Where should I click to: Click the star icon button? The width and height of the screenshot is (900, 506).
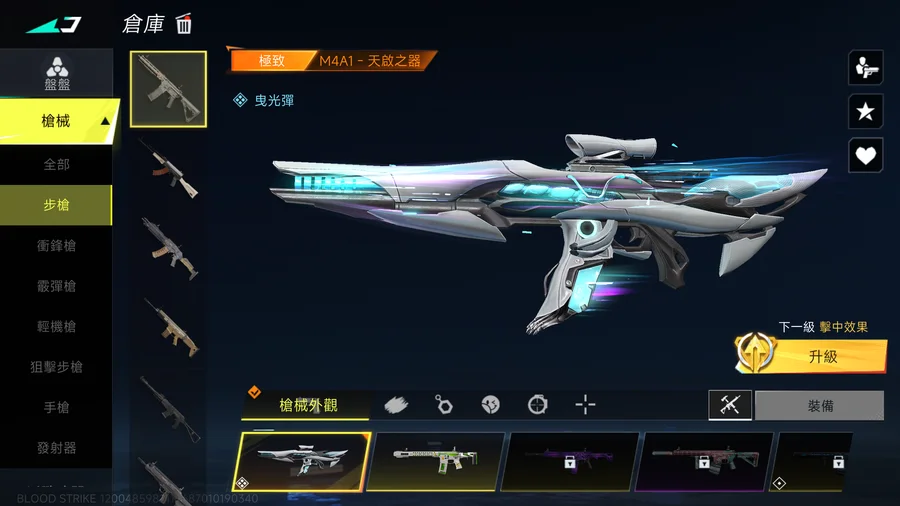coord(865,111)
